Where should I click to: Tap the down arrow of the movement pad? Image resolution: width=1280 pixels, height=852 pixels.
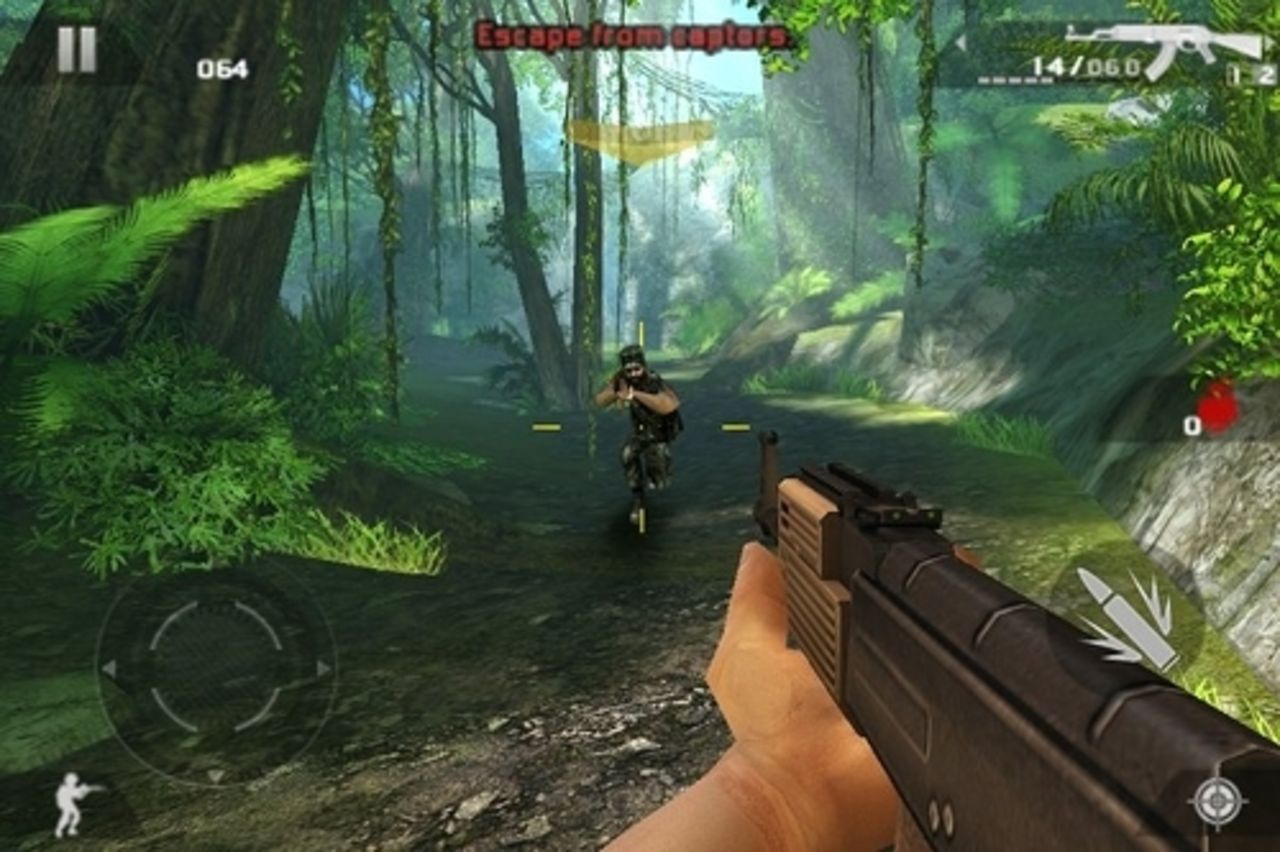tap(214, 776)
